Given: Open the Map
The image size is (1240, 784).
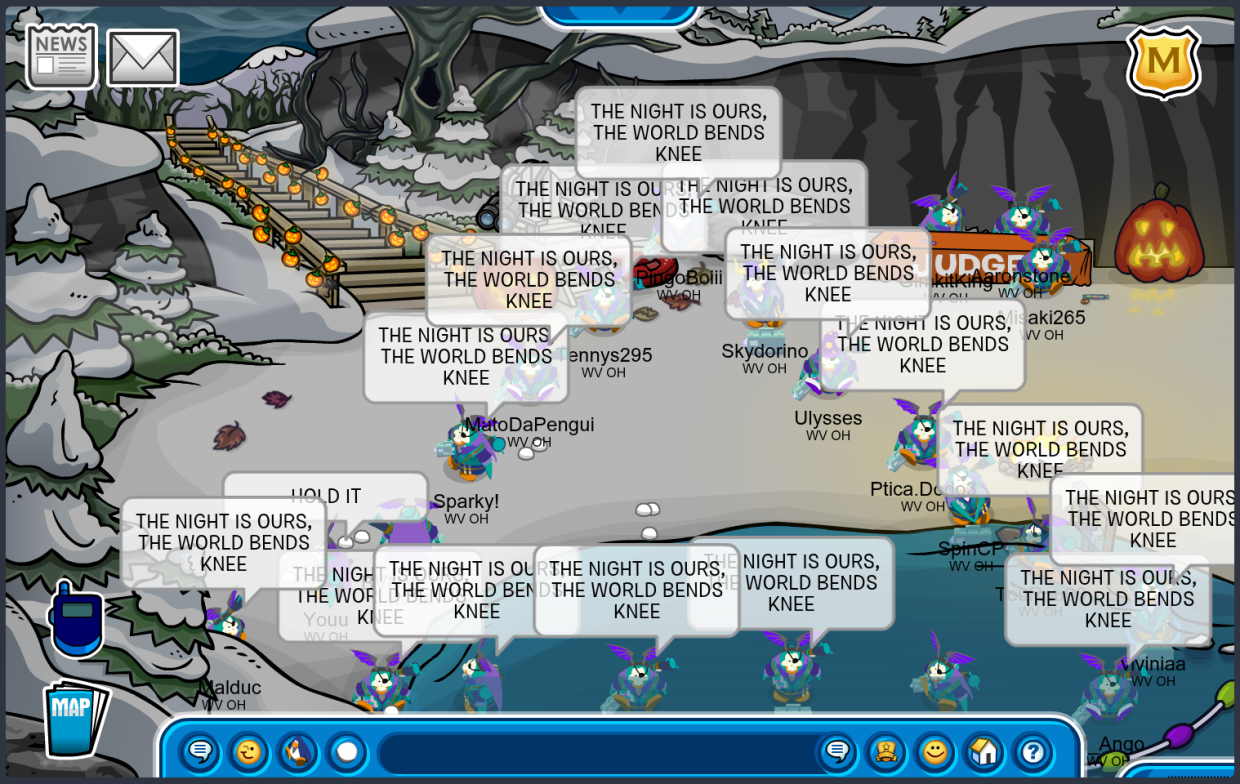Looking at the screenshot, I should (74, 719).
